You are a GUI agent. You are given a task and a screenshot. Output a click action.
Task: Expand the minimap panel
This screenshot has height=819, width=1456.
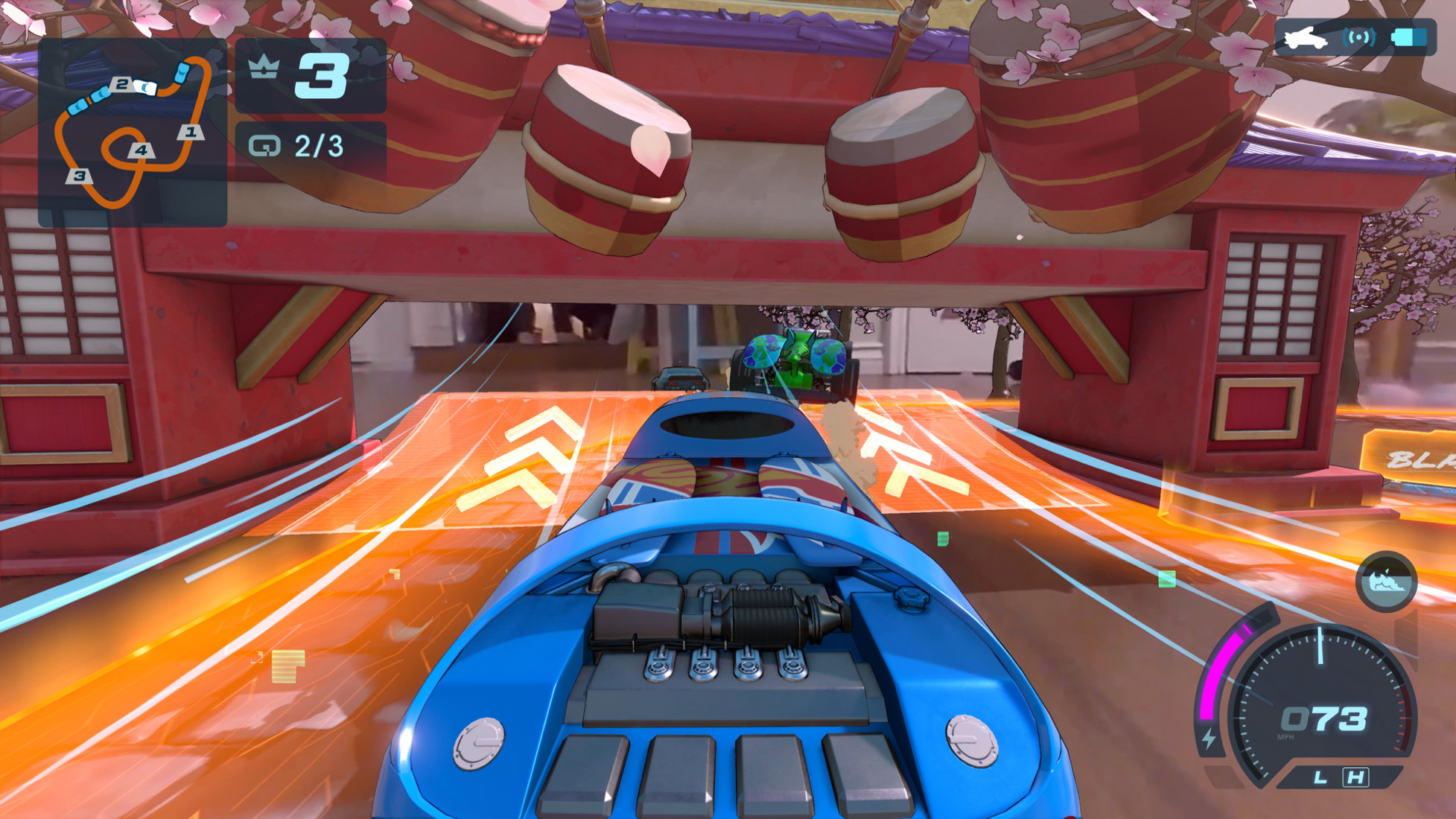(x=133, y=131)
